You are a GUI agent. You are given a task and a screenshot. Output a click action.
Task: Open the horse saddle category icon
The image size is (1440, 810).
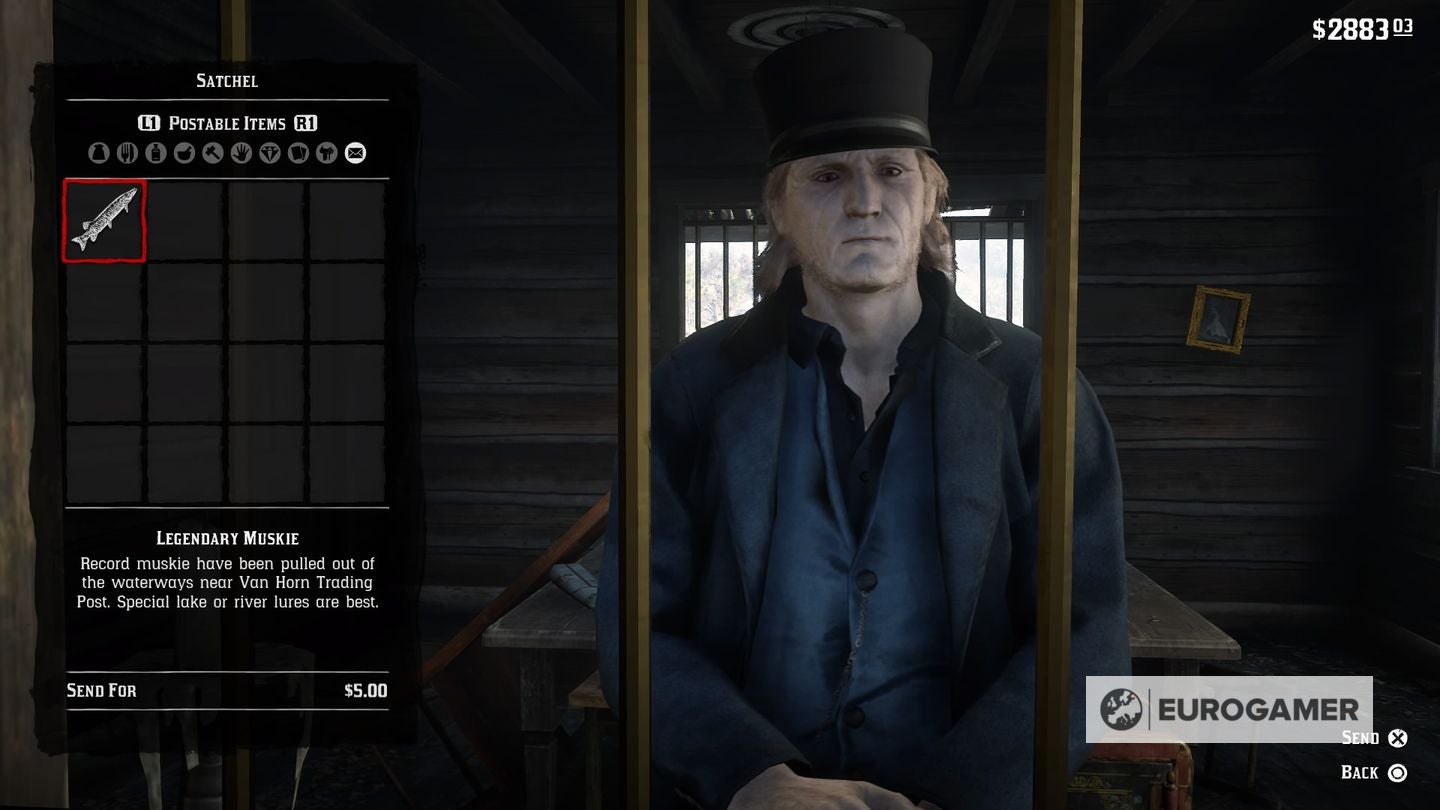tap(325, 153)
